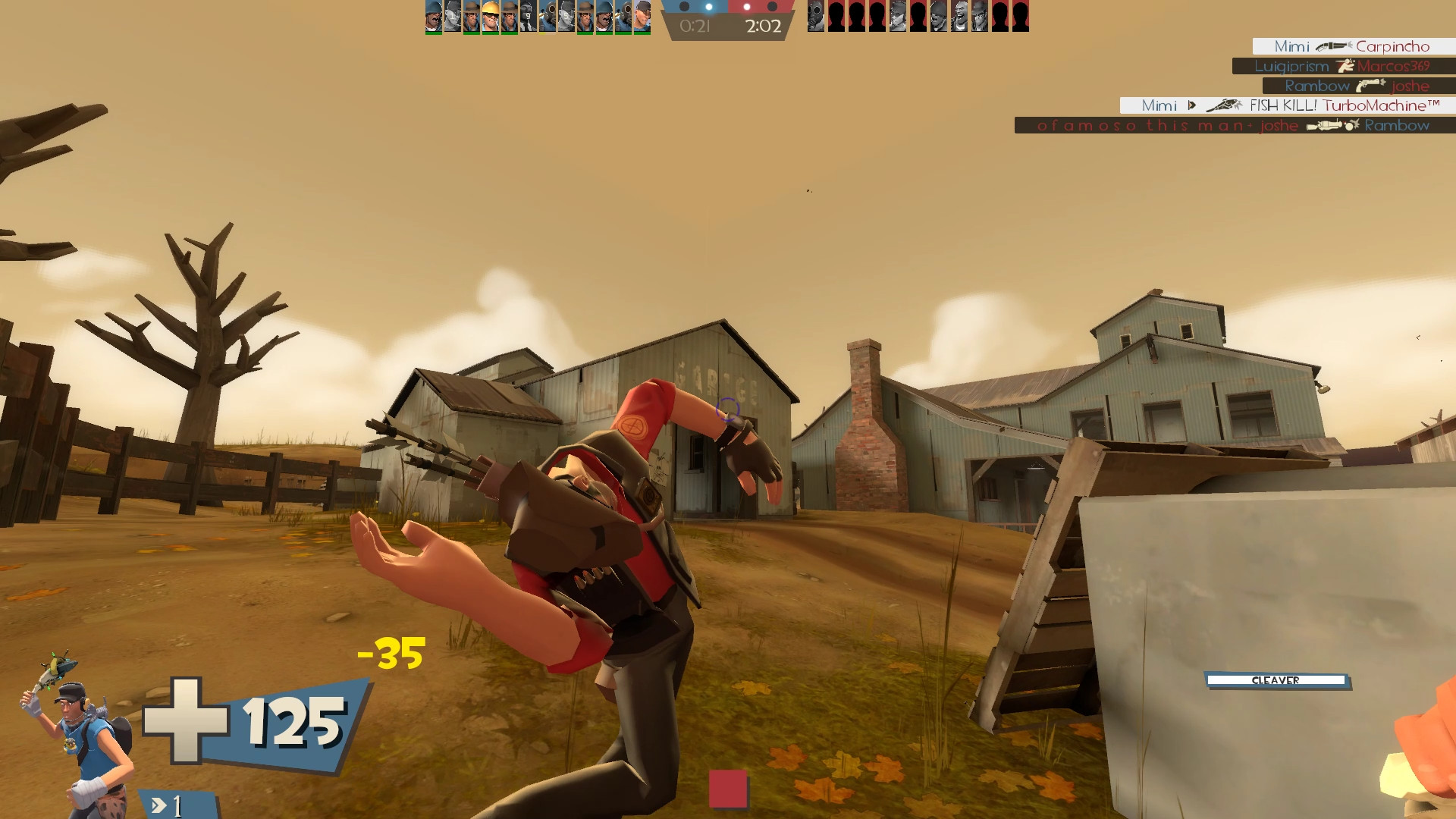Click the fish weapon icon in FISH KILL notice
This screenshot has height=819, width=1456.
[1225, 106]
